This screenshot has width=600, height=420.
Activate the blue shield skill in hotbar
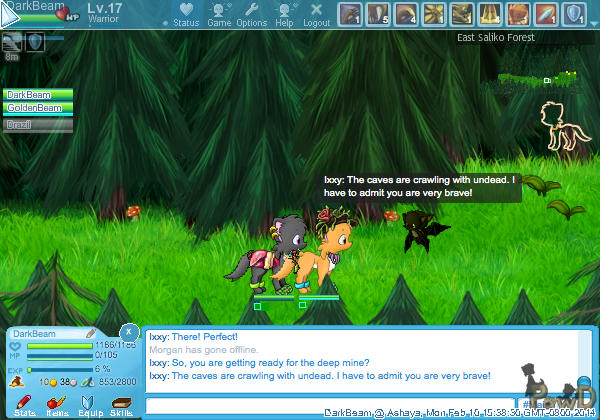click(x=574, y=14)
